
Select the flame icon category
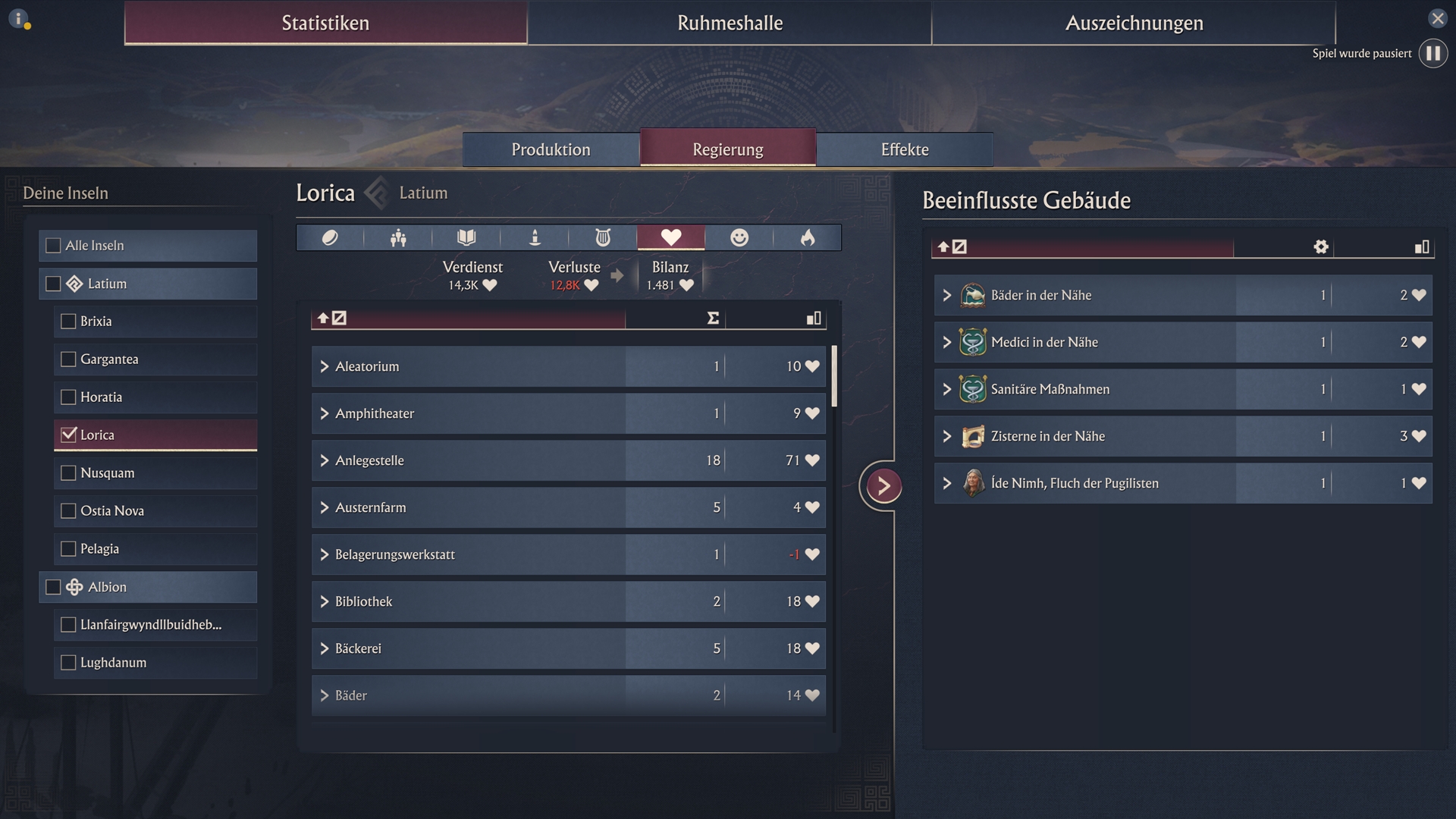(807, 238)
